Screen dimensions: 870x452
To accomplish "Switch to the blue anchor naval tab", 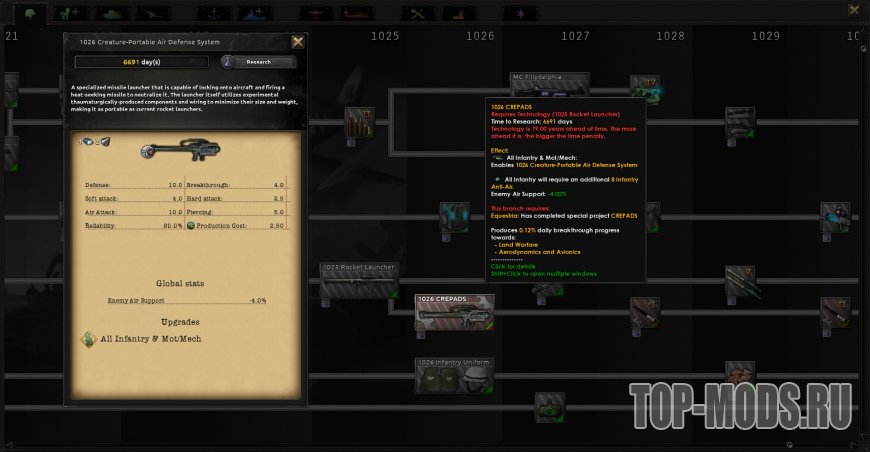I will point(213,14).
